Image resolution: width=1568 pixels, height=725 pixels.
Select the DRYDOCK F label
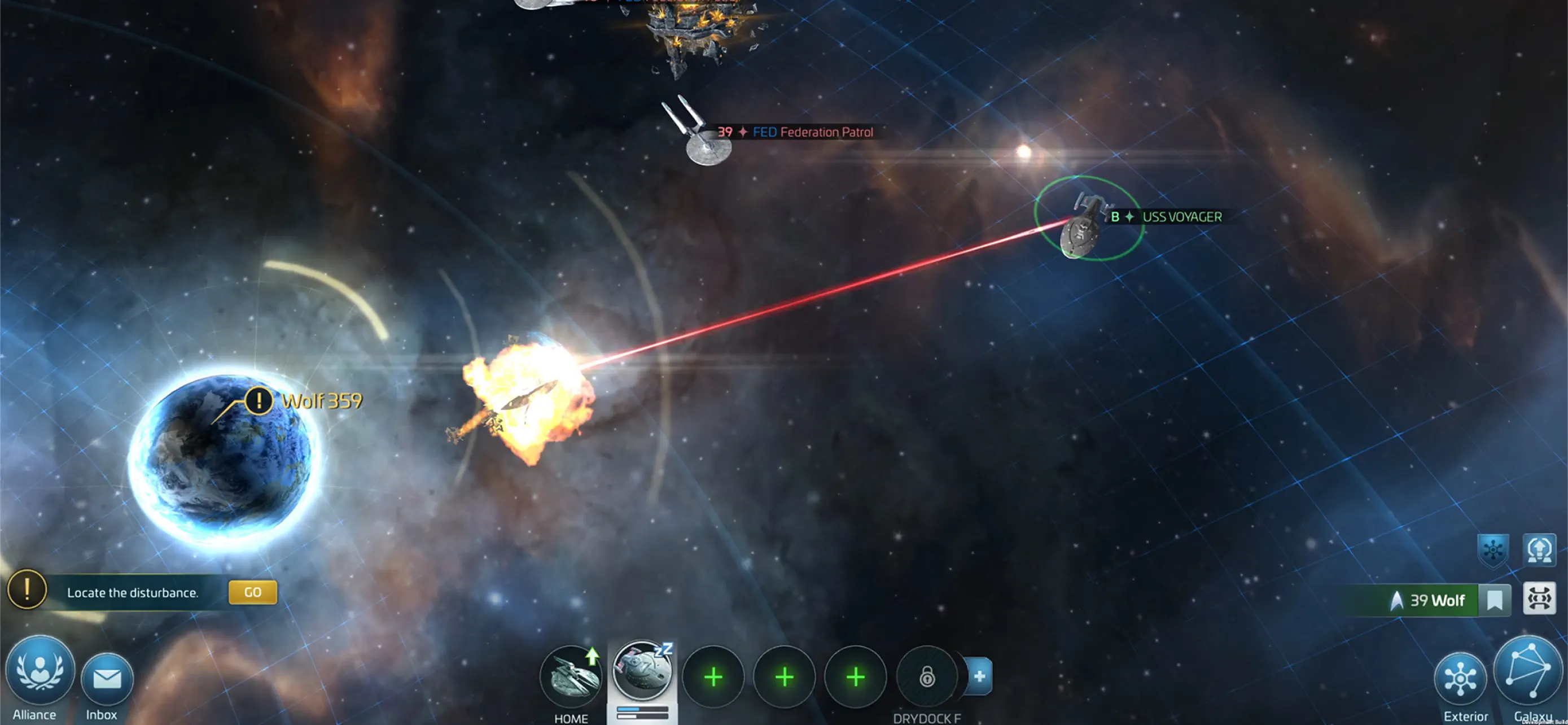930,718
